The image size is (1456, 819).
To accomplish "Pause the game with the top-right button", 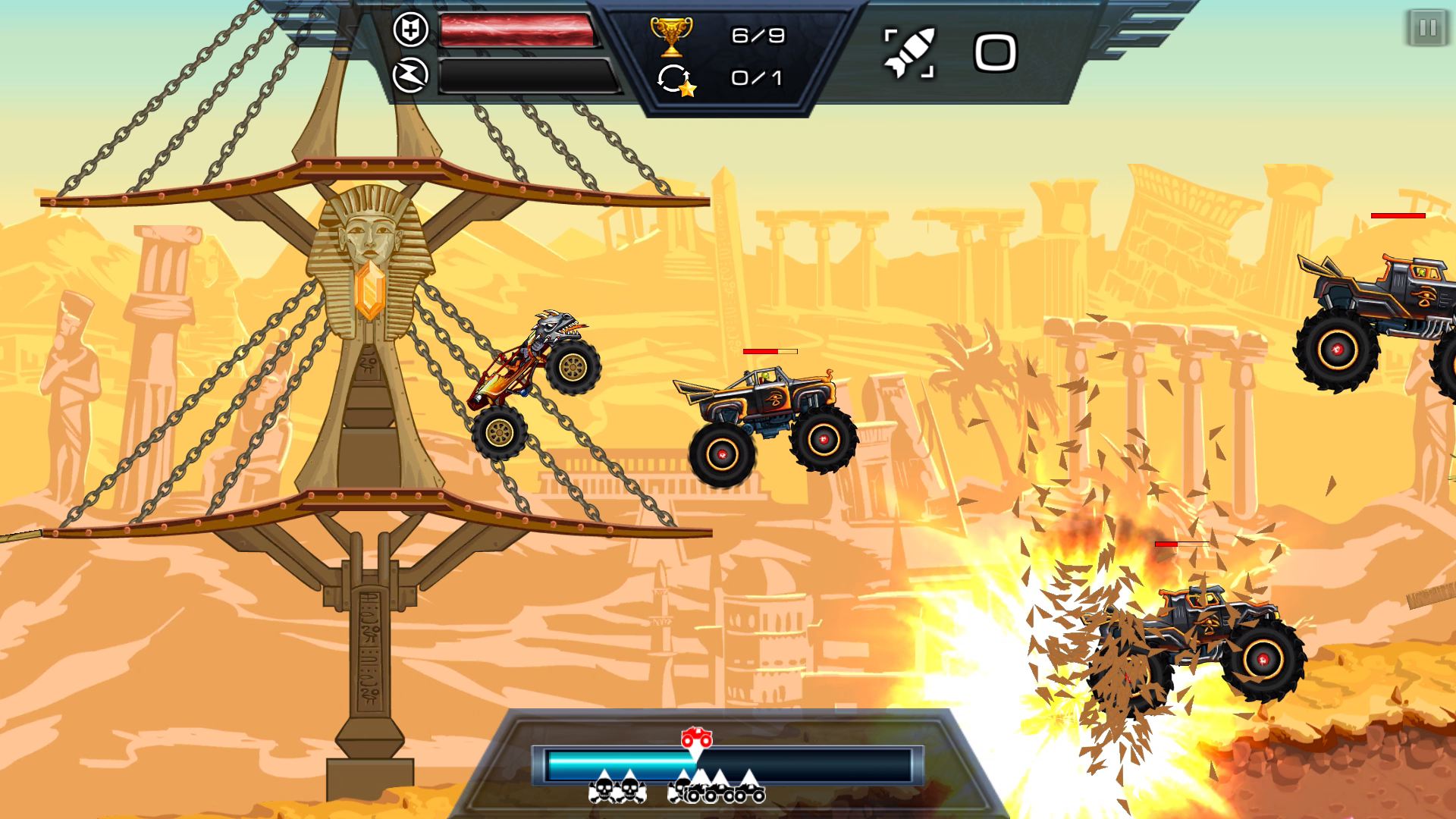I will coord(1426,29).
